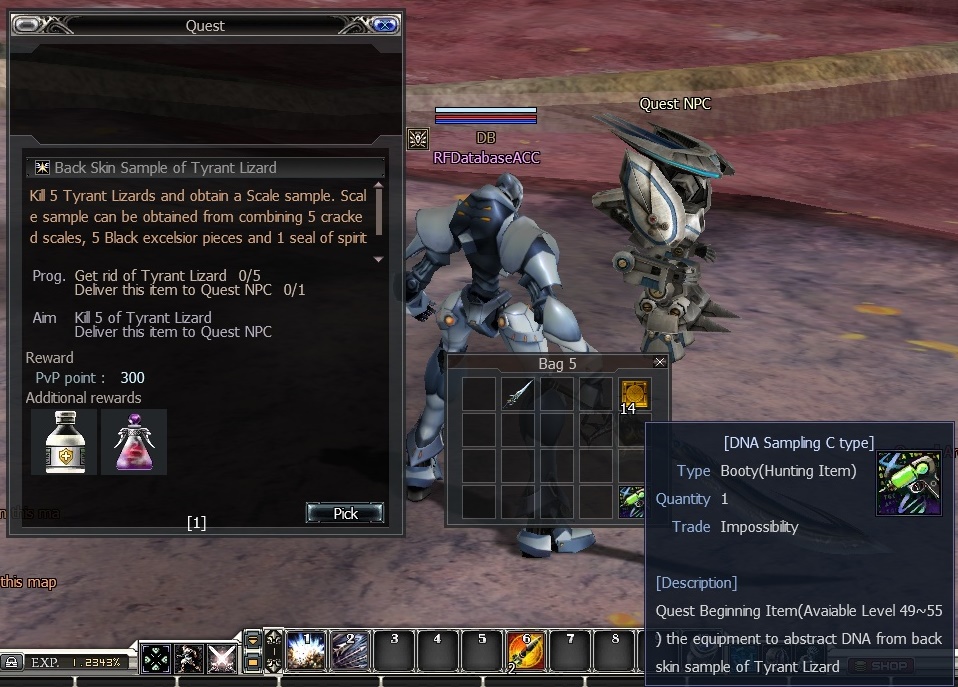The height and width of the screenshot is (687, 958).
Task: Click the crossed swords attack icon
Action: tap(221, 659)
